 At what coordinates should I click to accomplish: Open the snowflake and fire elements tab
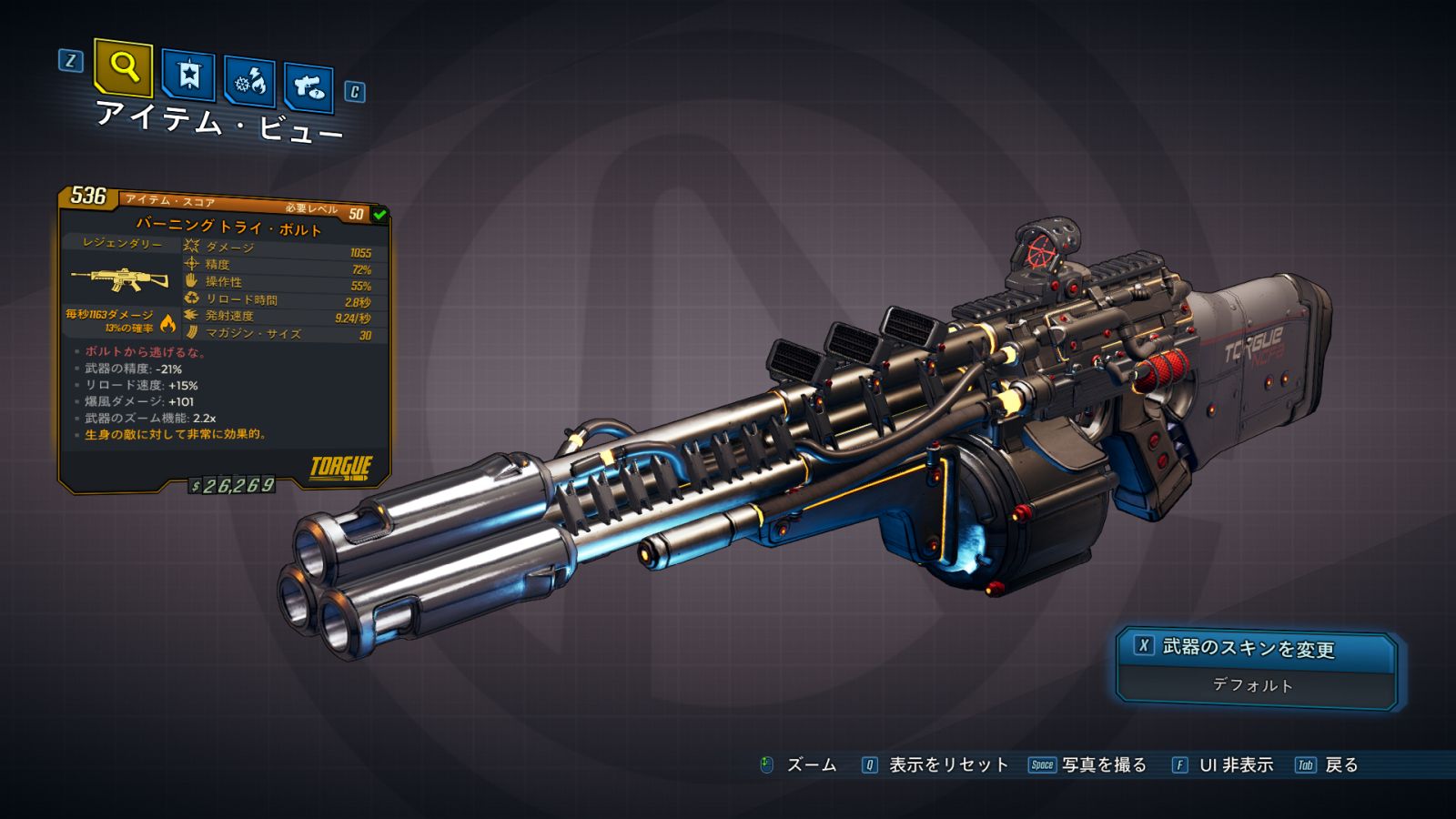(250, 82)
